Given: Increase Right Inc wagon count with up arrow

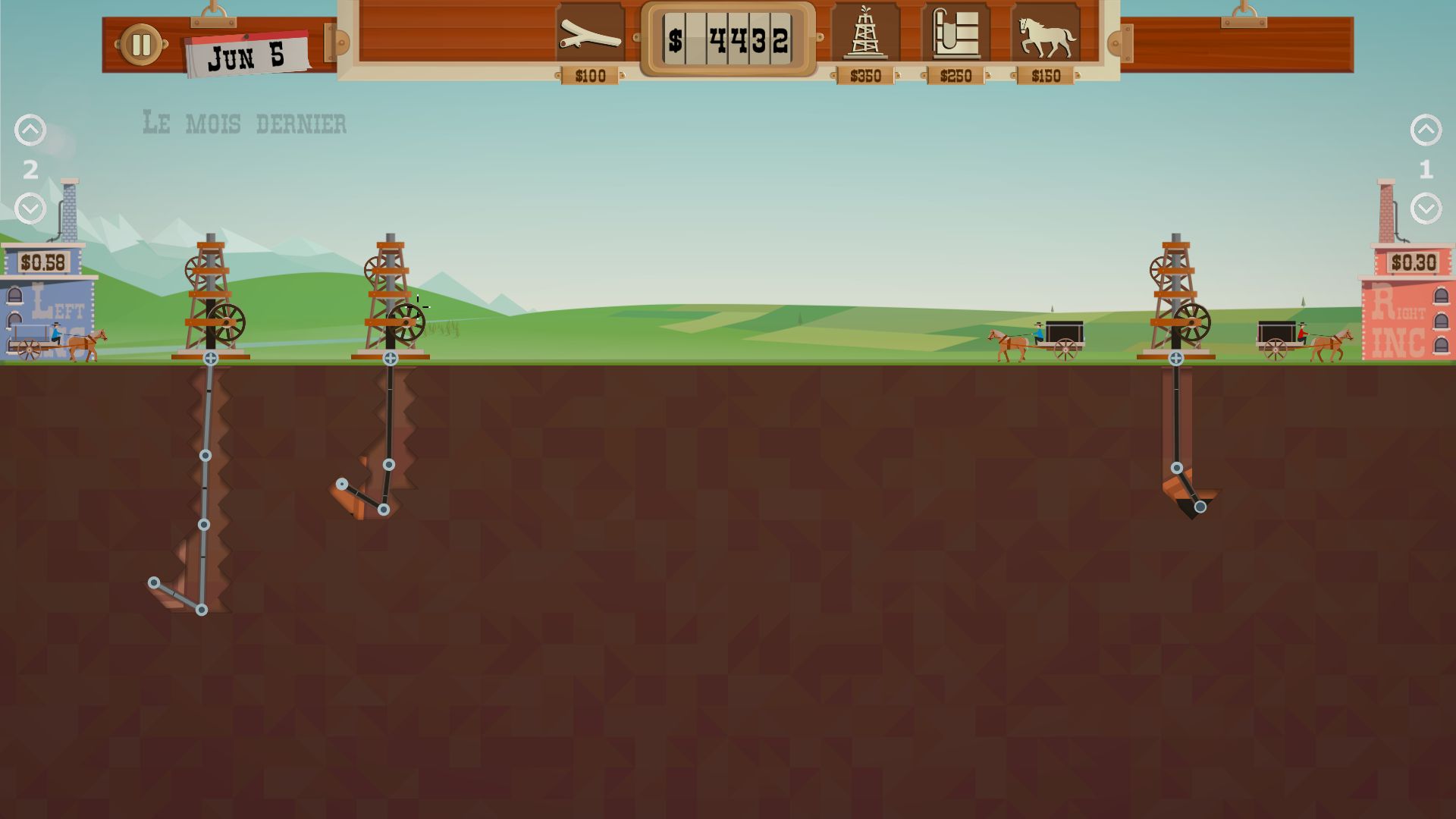Looking at the screenshot, I should (x=1426, y=130).
